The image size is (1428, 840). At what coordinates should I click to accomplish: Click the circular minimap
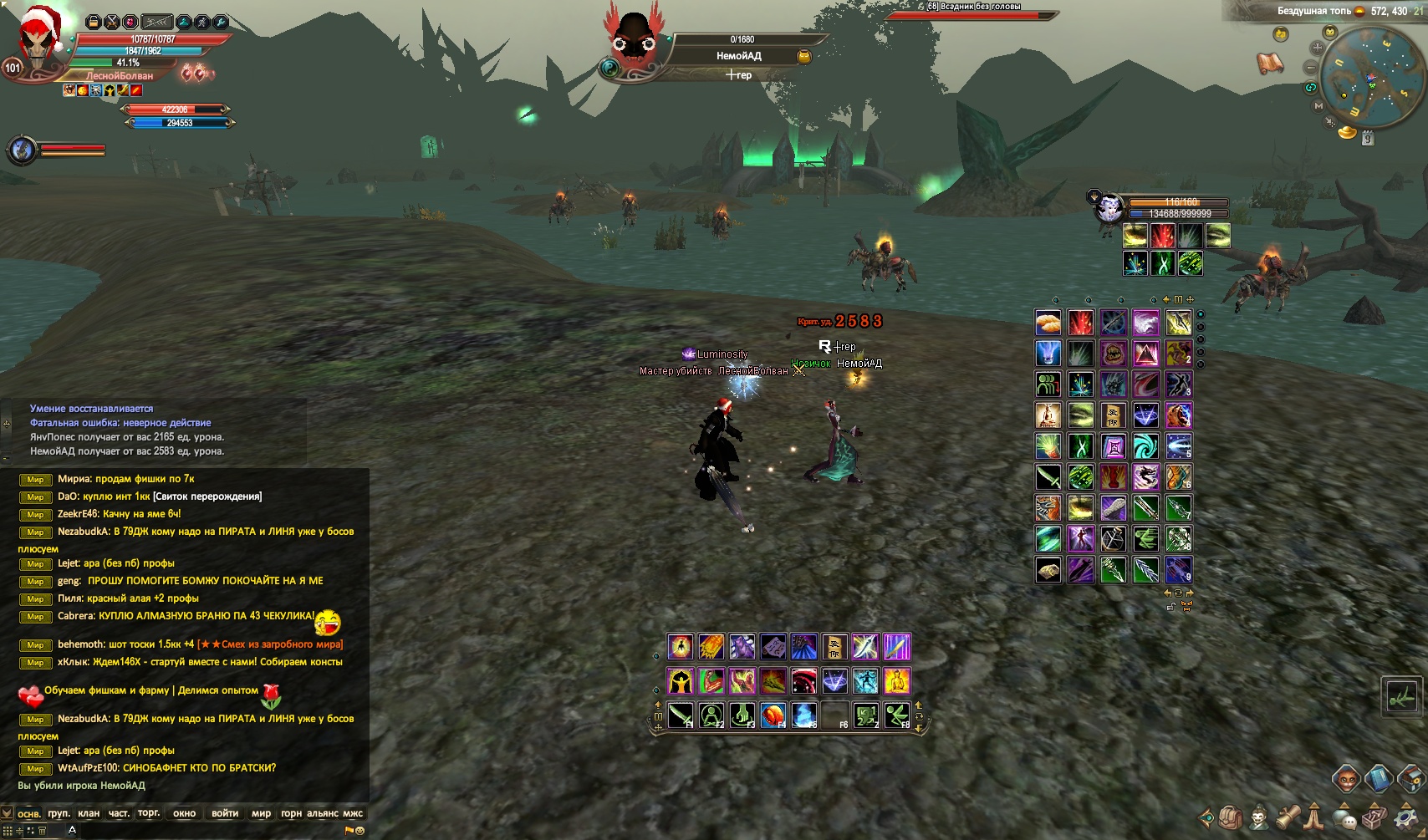[x=1360, y=77]
